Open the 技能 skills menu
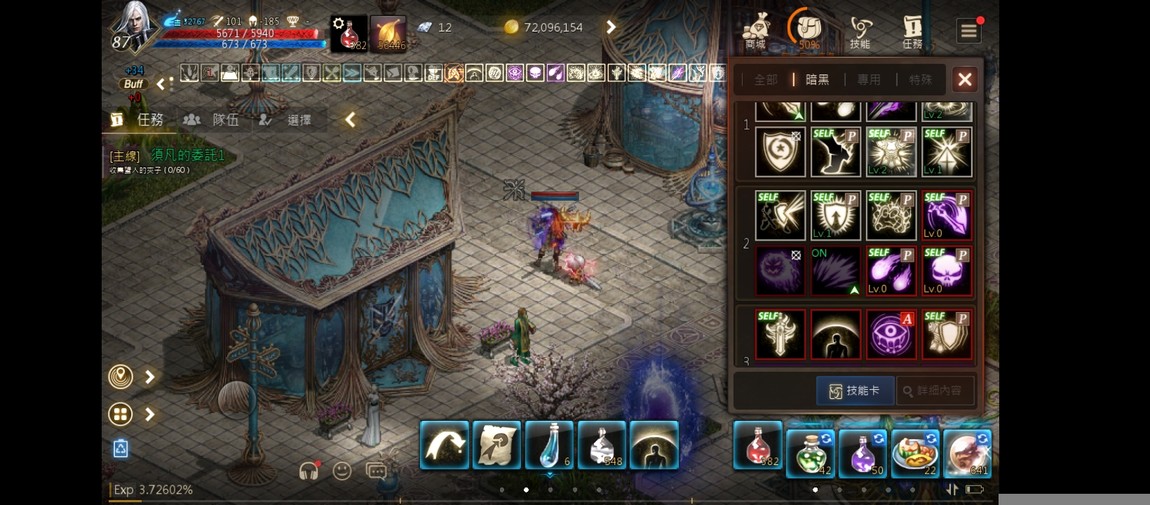Image resolution: width=1150 pixels, height=505 pixels. point(860,31)
